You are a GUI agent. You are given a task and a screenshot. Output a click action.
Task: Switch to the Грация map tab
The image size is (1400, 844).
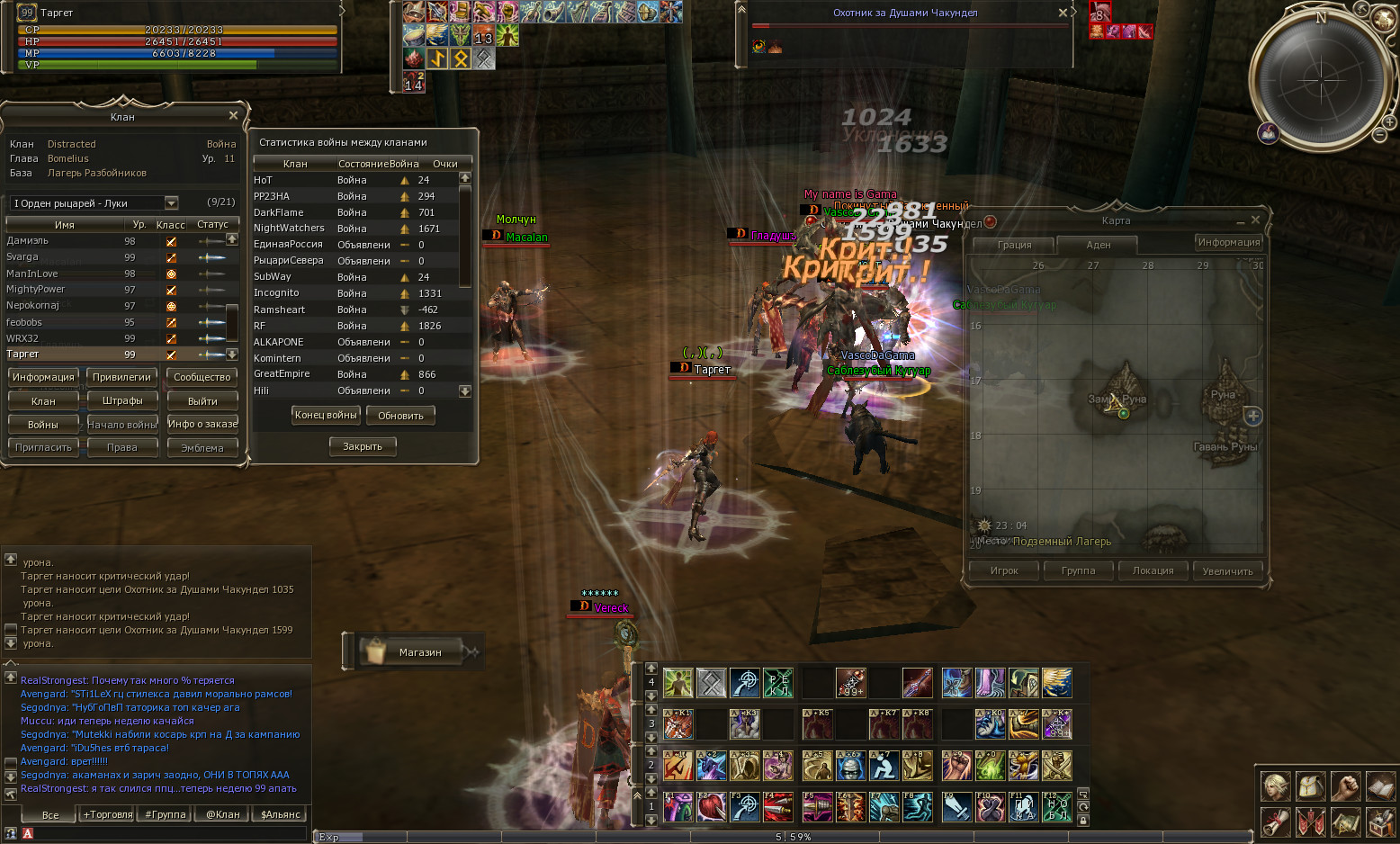1014,245
